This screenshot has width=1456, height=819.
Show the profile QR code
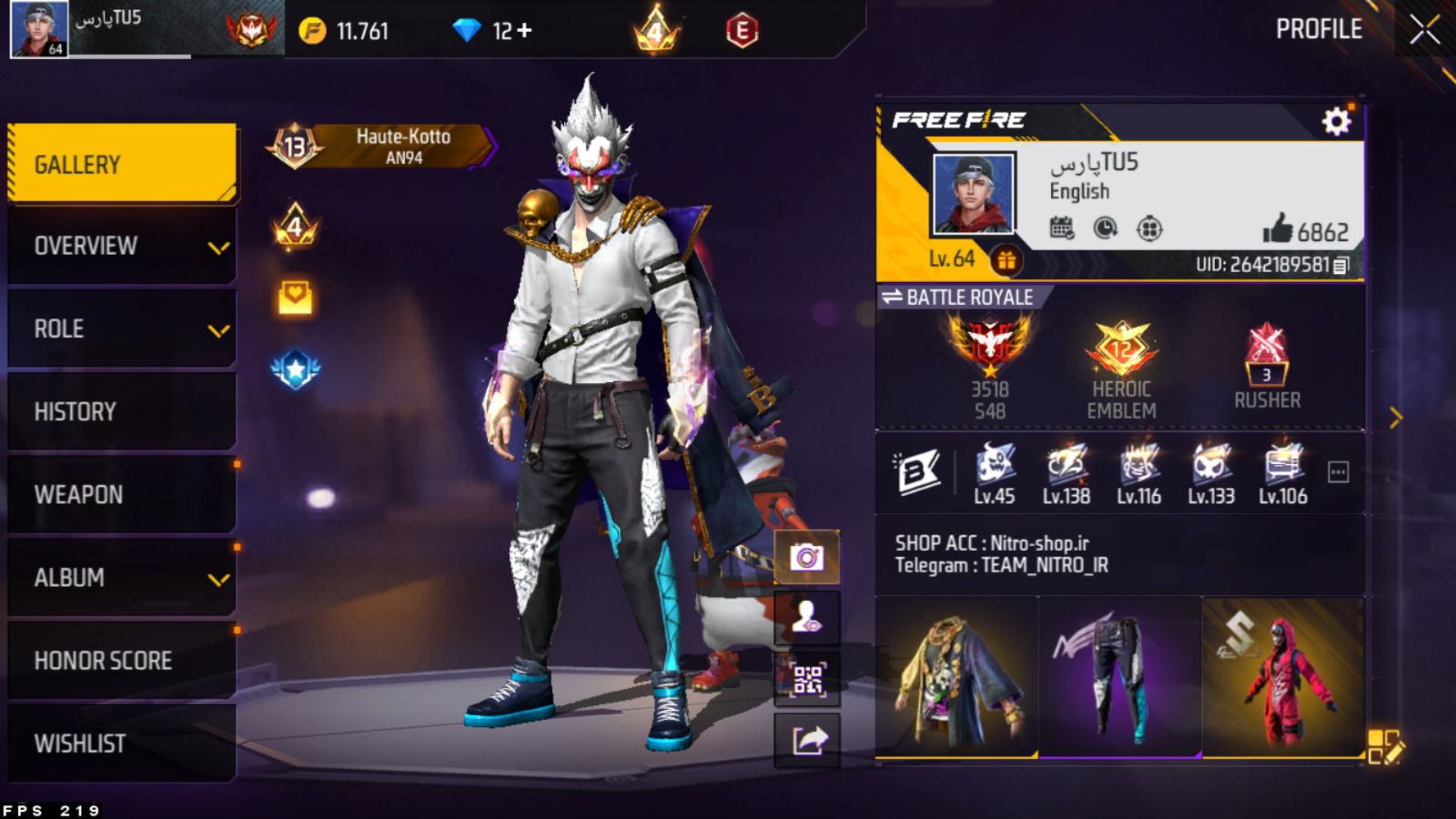click(806, 679)
